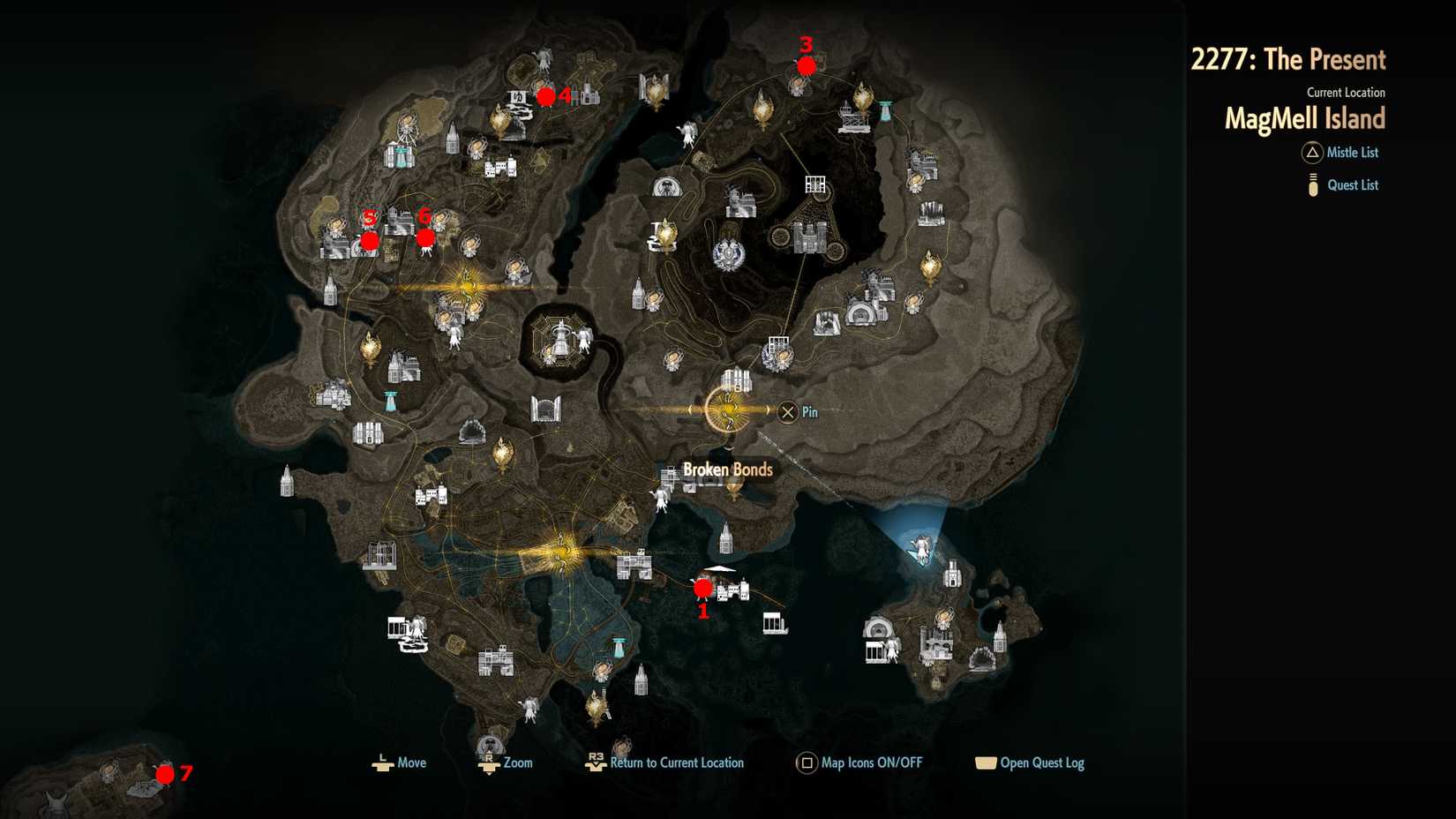Viewport: 1456px width, 819px height.
Task: Click Return to Current Location
Action: 677,763
